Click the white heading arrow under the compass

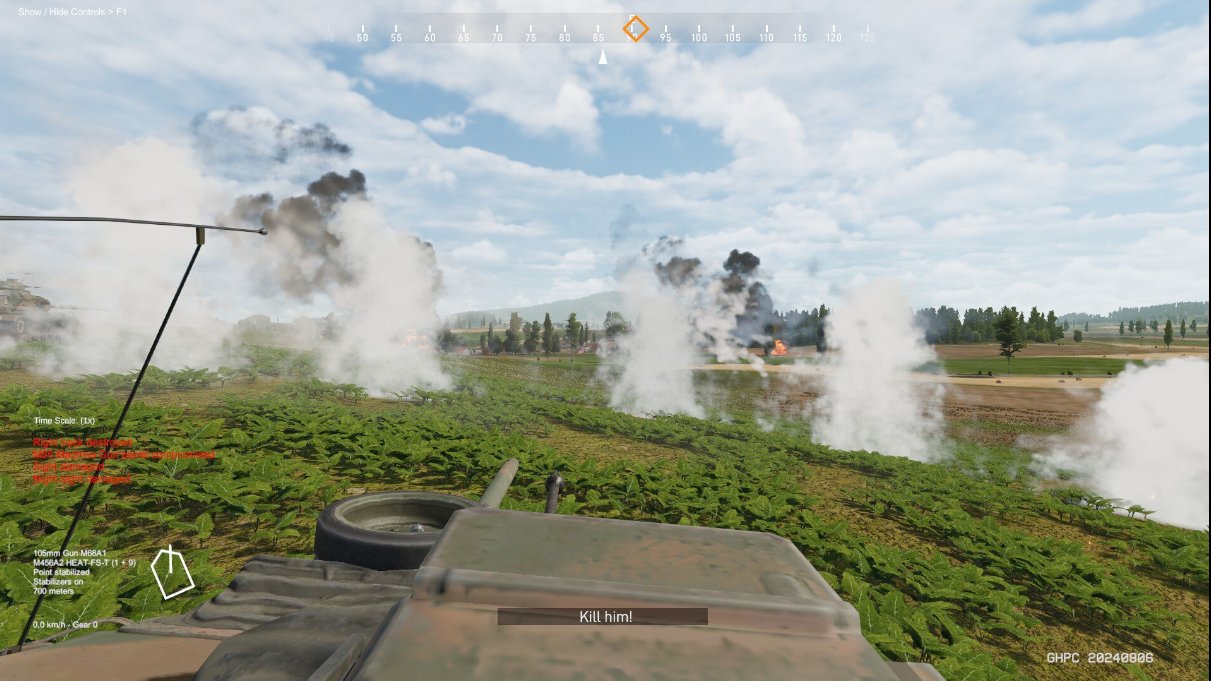click(x=602, y=58)
